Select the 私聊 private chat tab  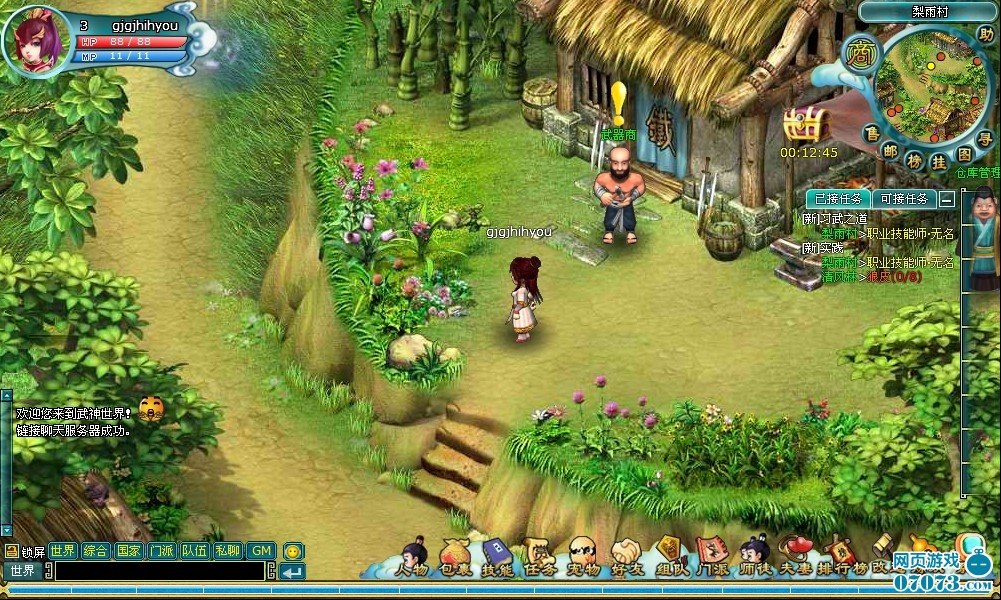click(227, 551)
